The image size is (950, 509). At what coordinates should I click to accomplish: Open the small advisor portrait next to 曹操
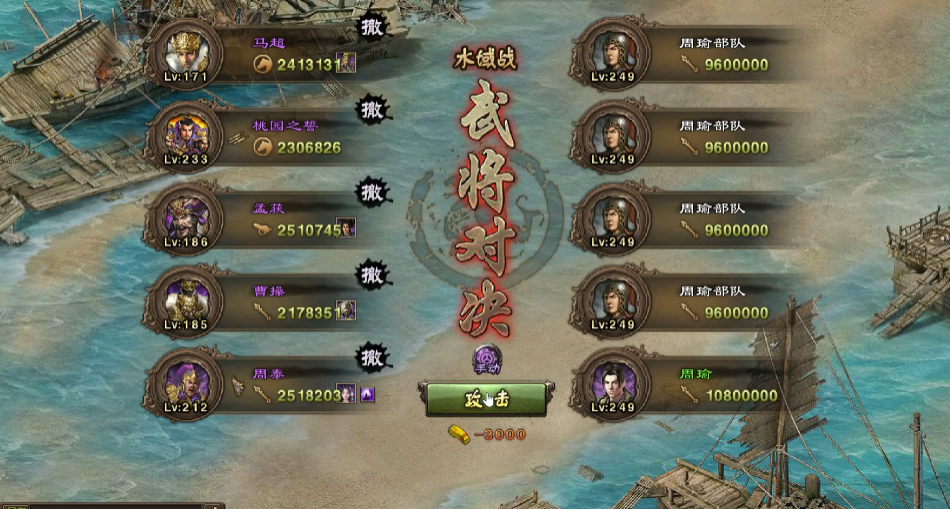(x=346, y=311)
